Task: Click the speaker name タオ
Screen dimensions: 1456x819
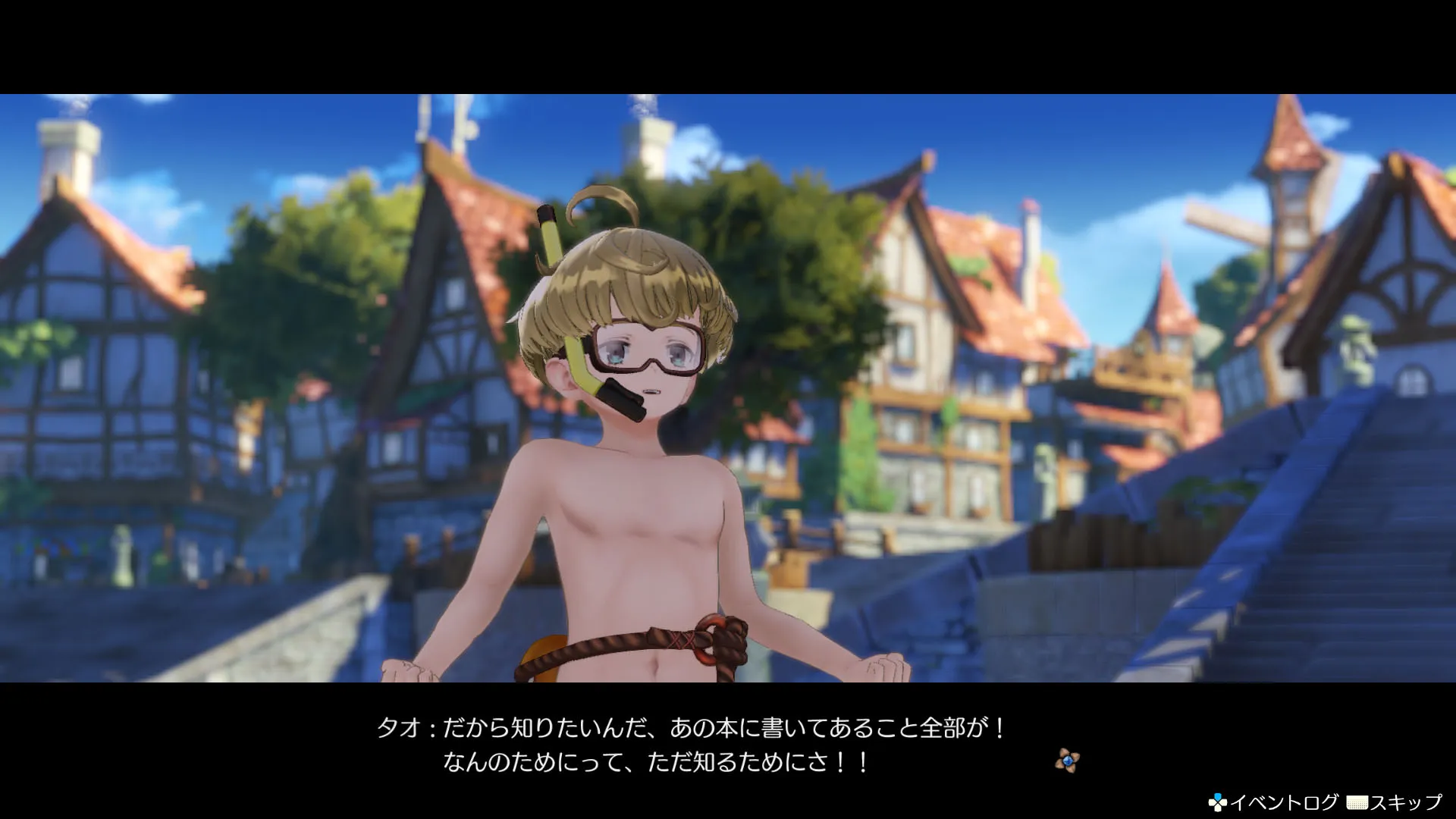Action: click(399, 725)
